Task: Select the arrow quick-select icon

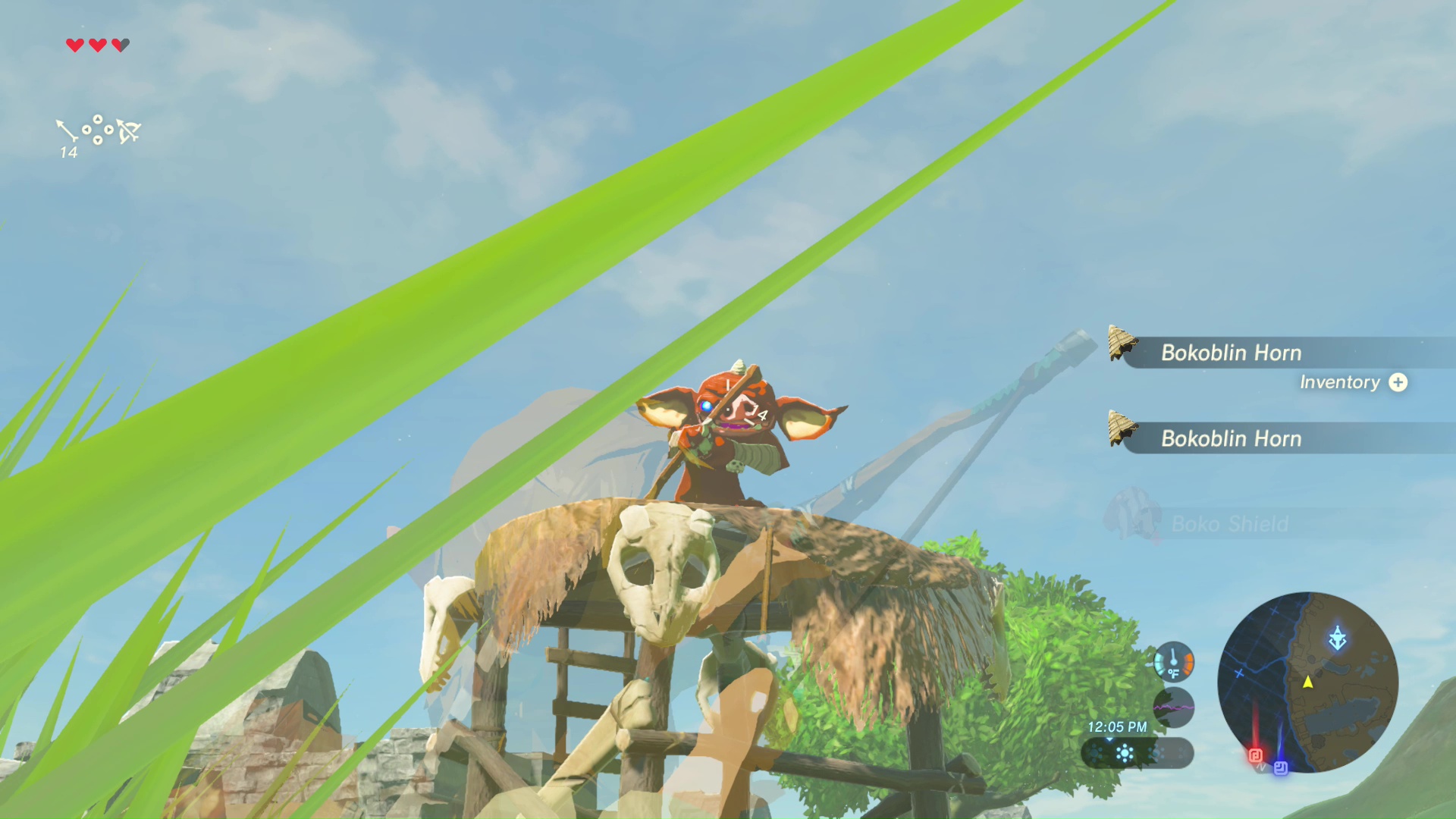Action: coord(67,130)
